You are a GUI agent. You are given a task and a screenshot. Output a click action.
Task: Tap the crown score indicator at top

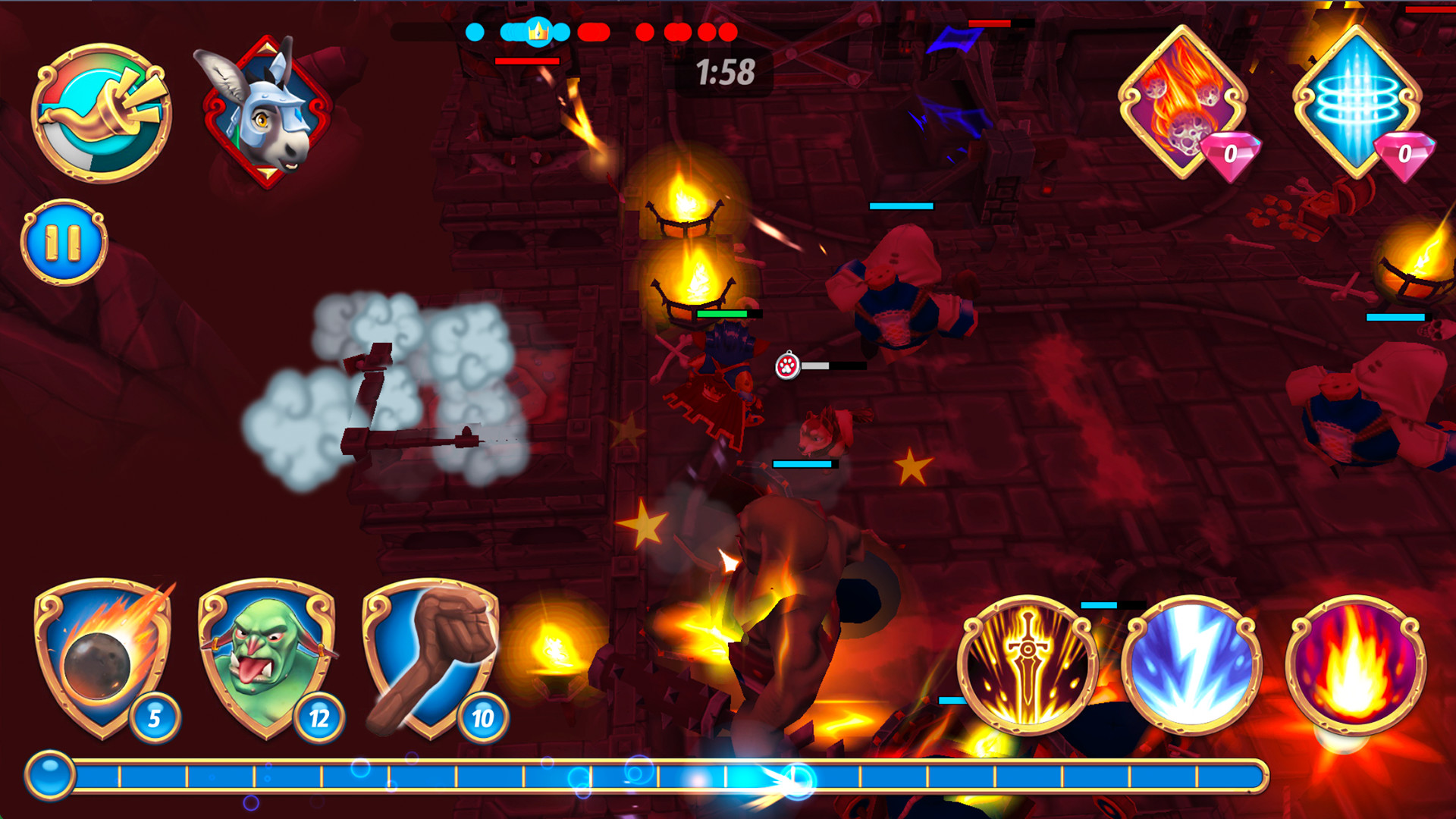[538, 32]
